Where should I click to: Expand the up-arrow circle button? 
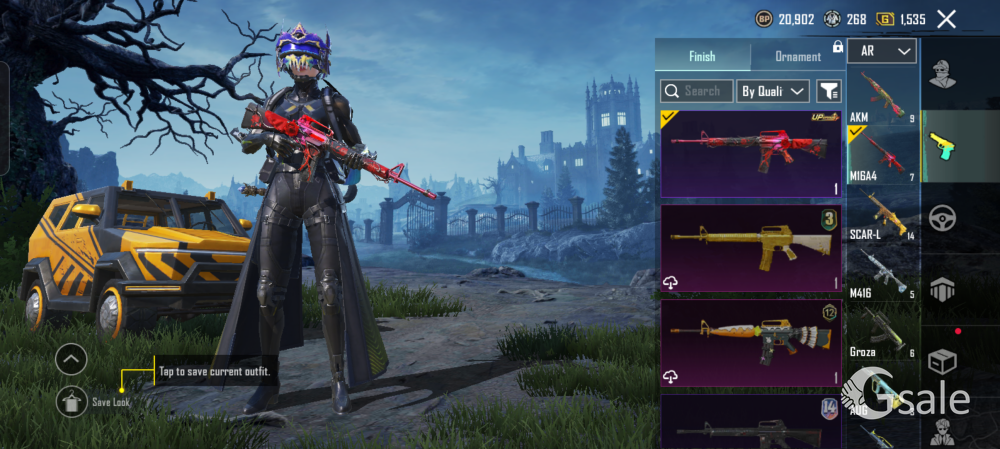[x=71, y=358]
